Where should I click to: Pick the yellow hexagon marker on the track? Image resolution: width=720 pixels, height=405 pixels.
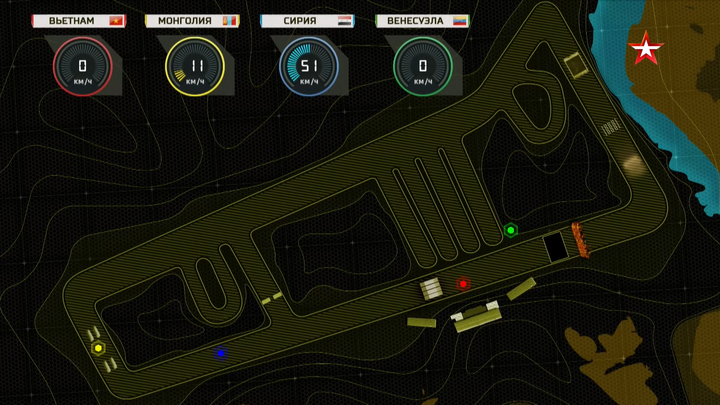(98, 348)
